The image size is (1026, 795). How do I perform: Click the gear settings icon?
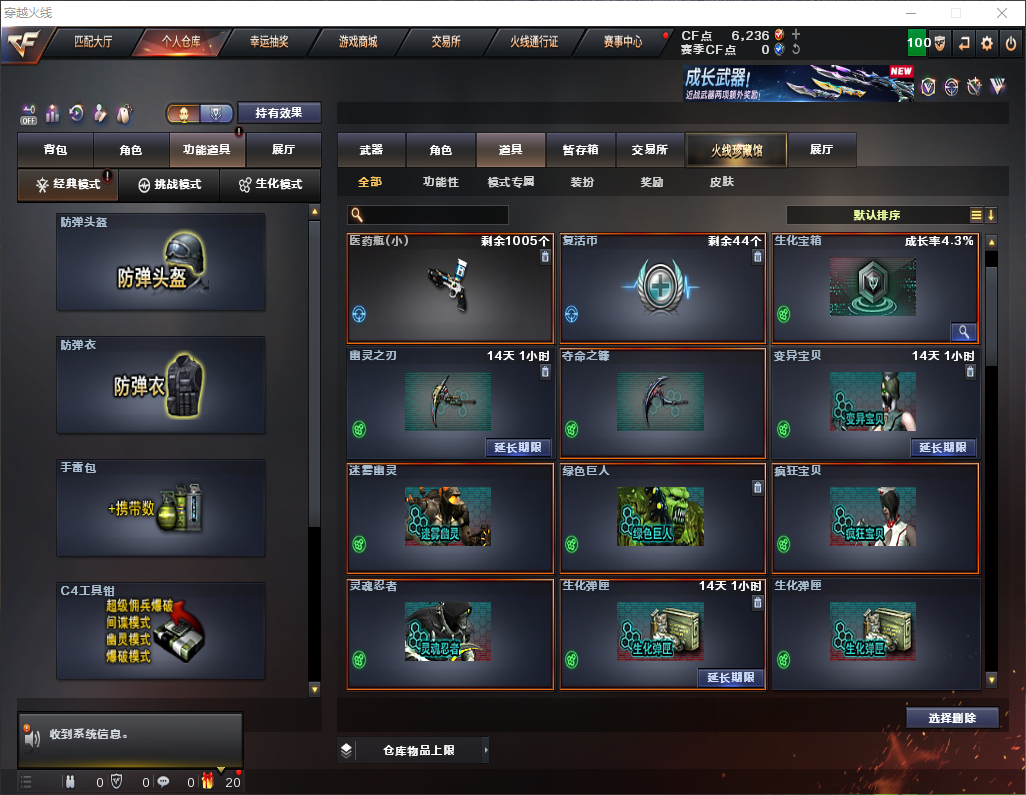[987, 43]
